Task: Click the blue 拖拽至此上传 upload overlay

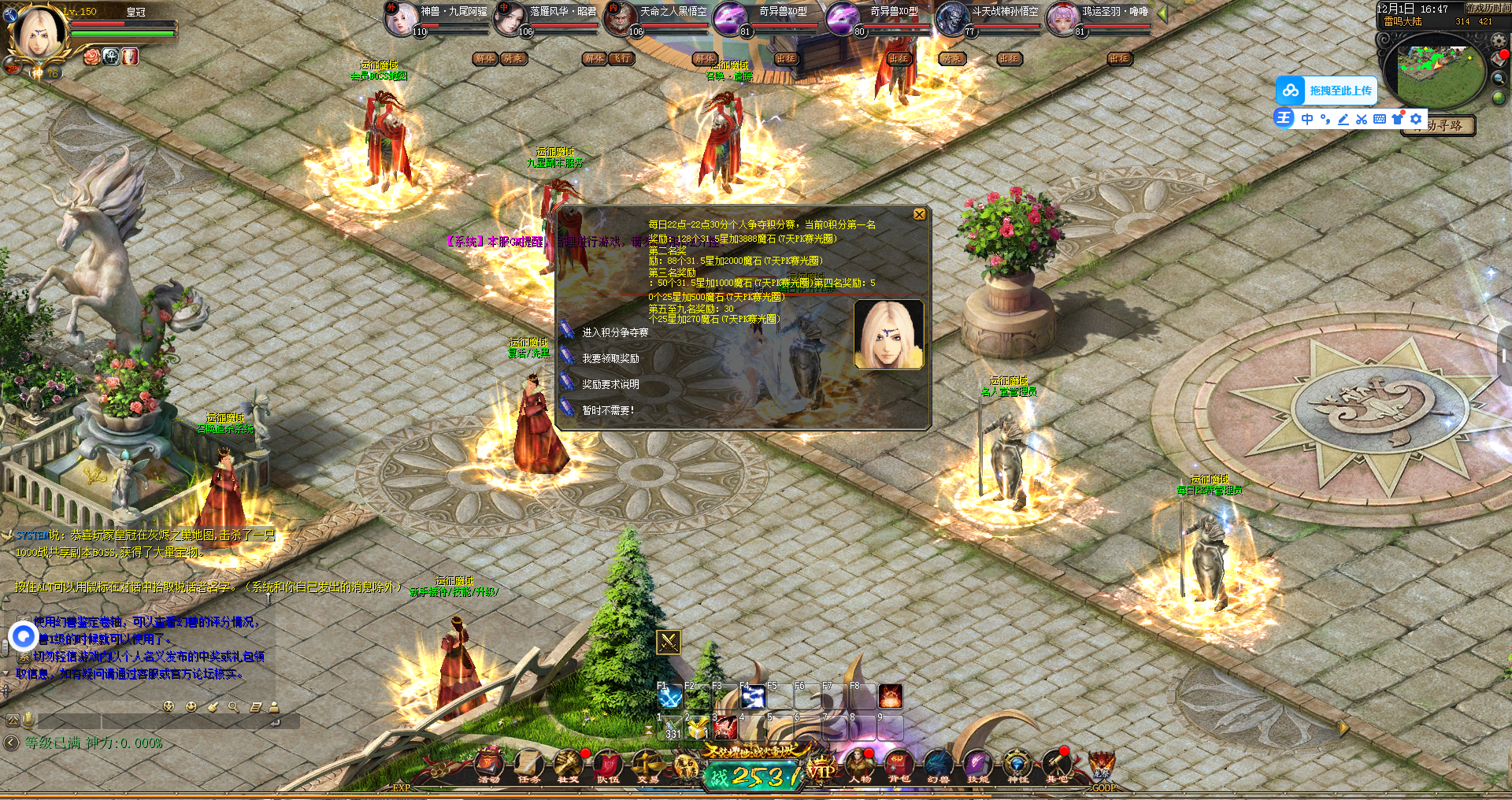Action: [1327, 91]
